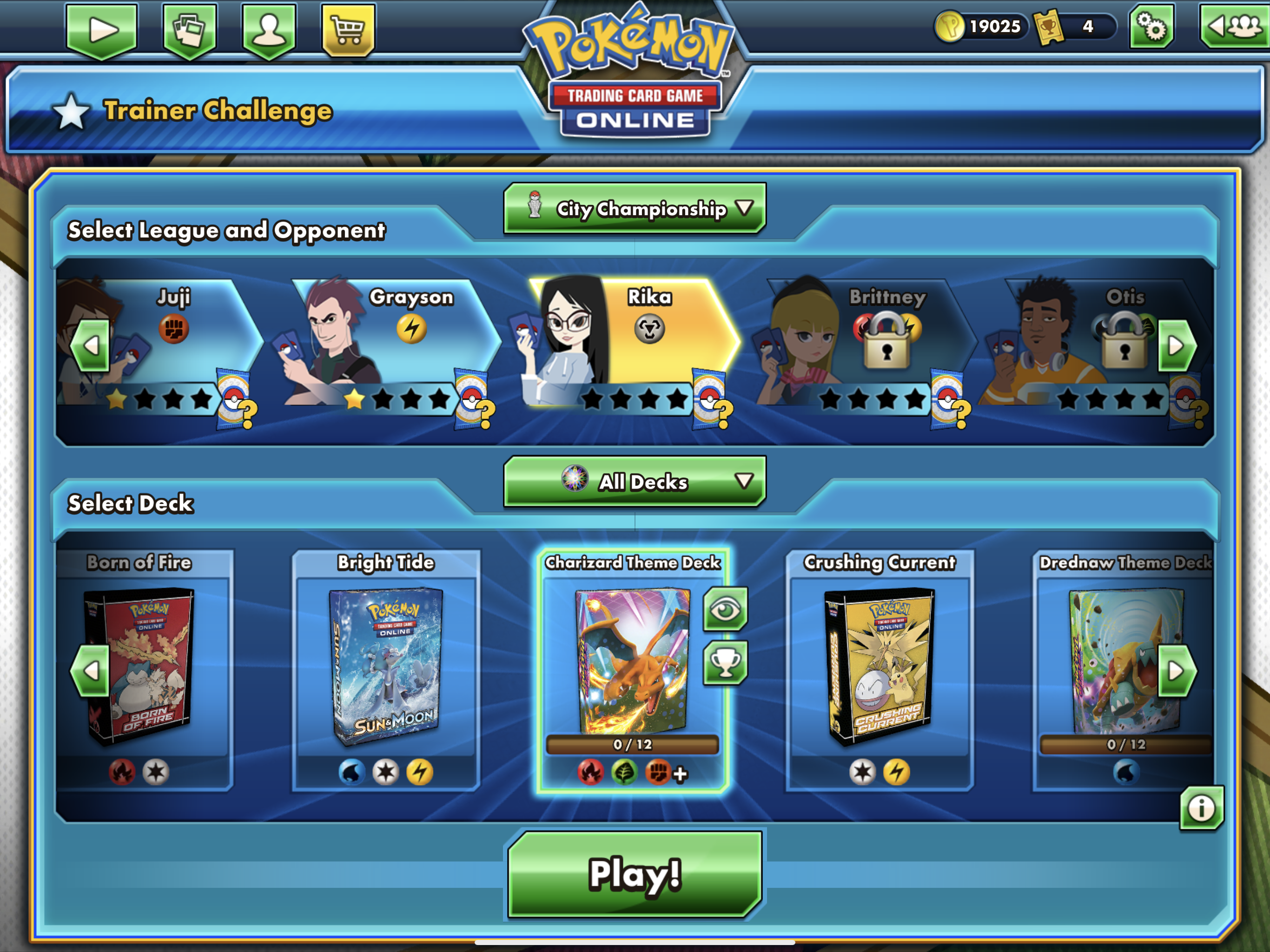
Task: View the Charizard Theme Deck with the eye button
Action: [725, 608]
